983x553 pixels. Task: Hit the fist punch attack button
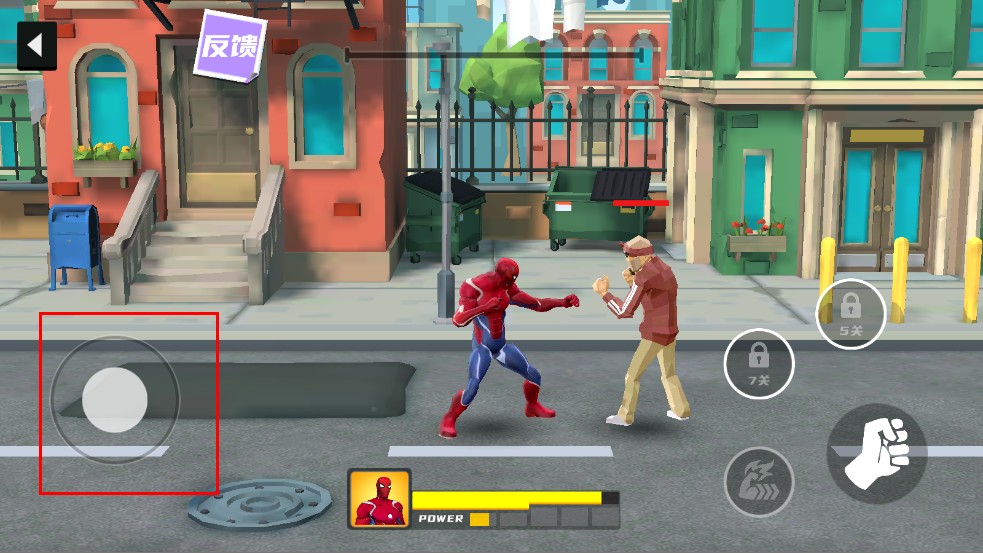coord(877,453)
